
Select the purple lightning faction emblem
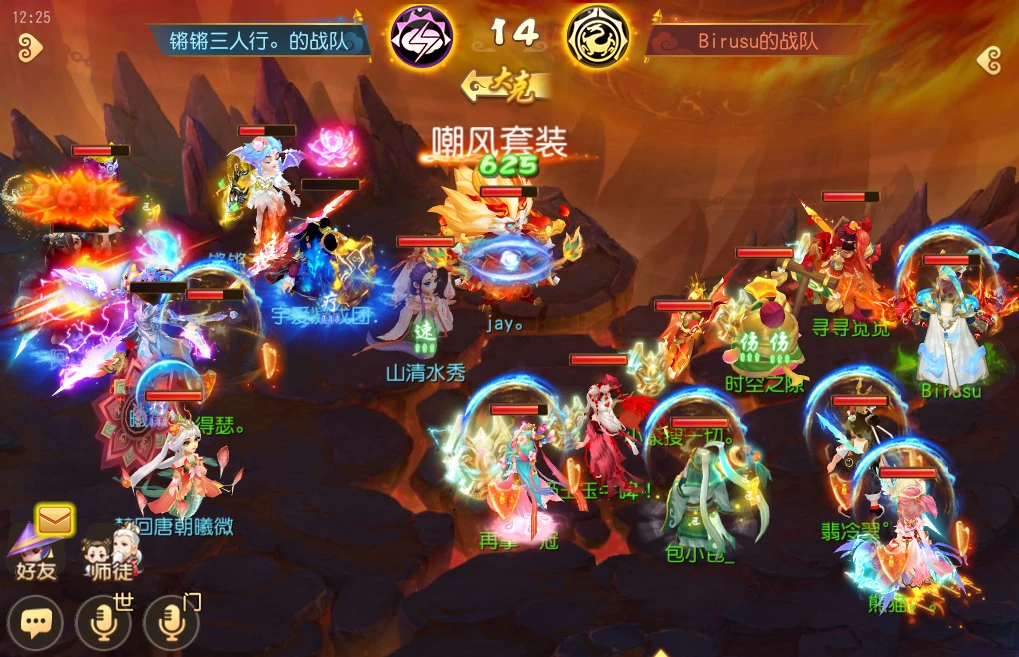click(420, 37)
